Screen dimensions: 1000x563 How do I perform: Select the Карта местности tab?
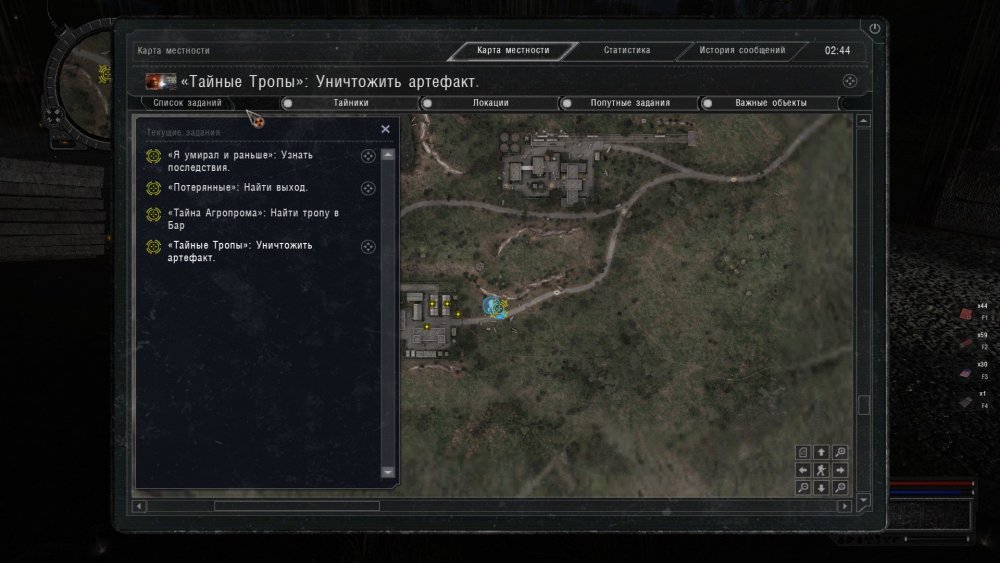[x=512, y=50]
